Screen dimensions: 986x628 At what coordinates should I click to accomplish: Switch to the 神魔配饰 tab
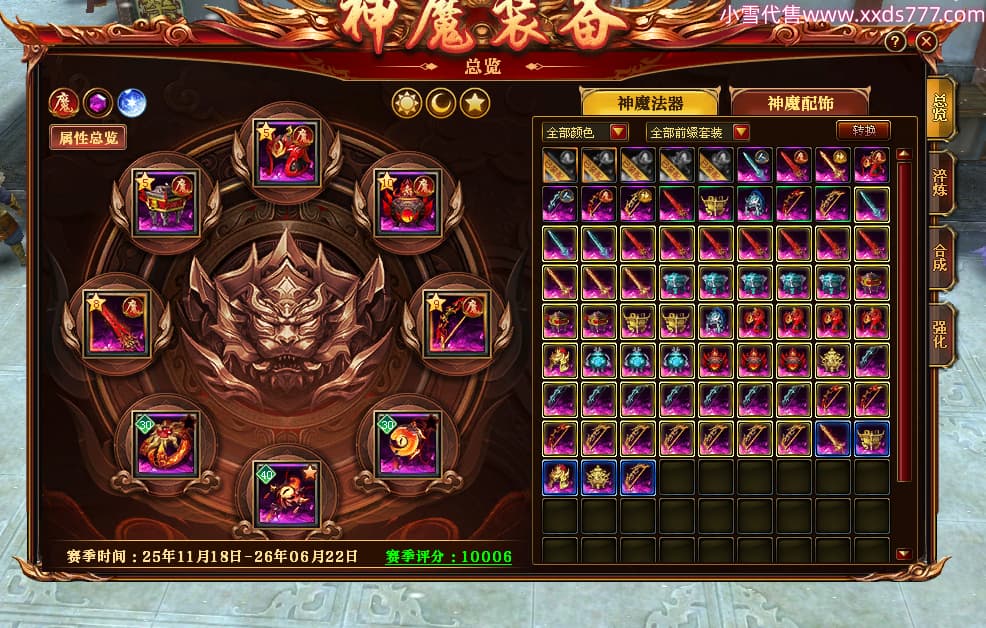click(801, 103)
